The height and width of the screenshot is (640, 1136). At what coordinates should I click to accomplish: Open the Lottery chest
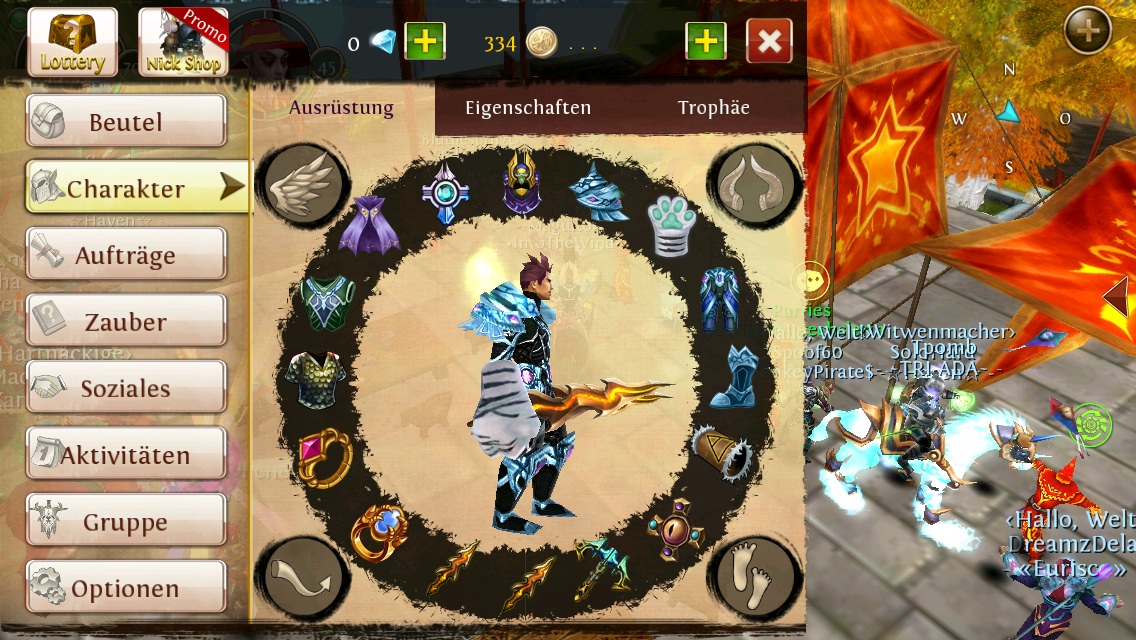tap(72, 42)
